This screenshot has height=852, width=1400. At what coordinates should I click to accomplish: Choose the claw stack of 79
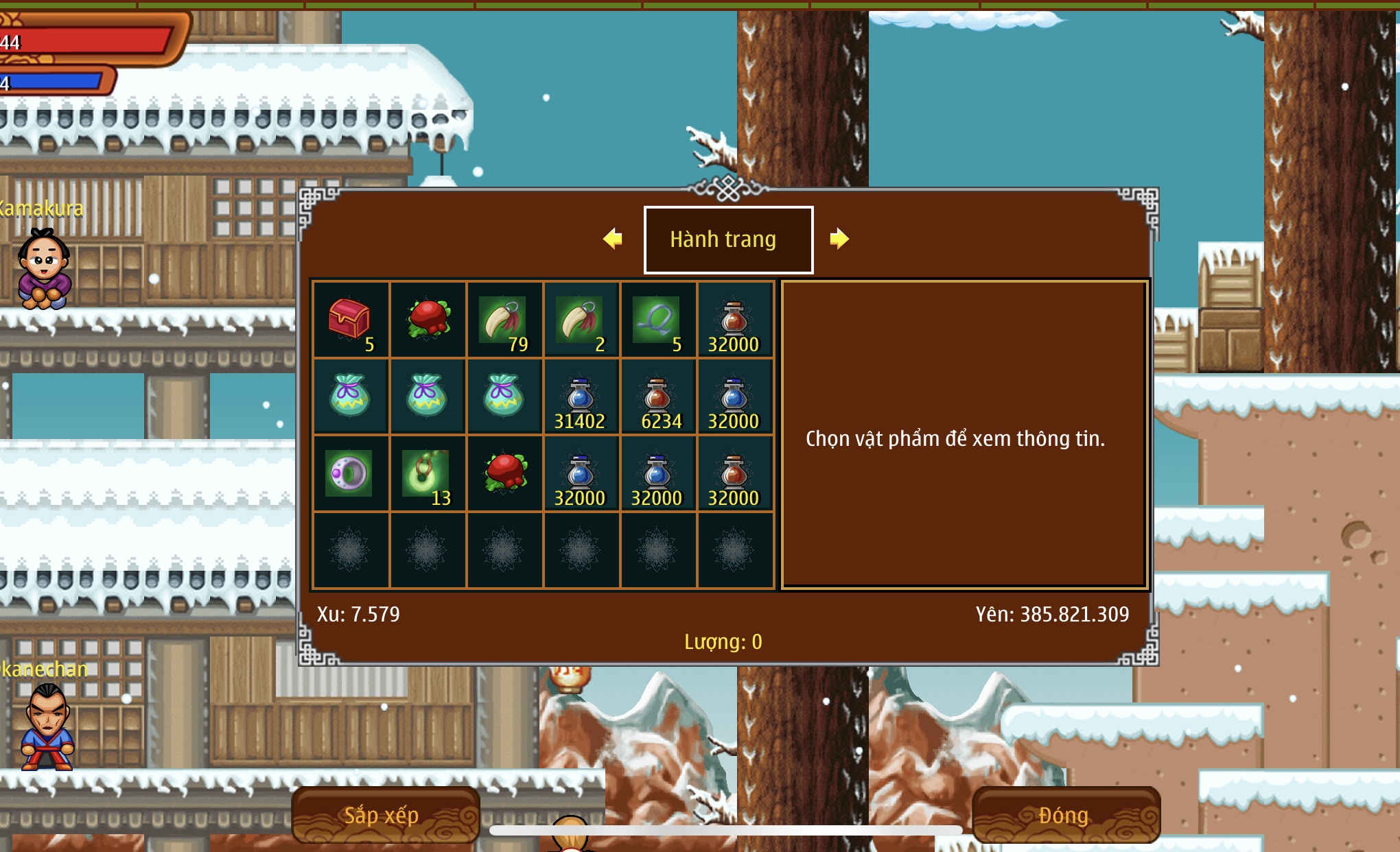tap(504, 320)
